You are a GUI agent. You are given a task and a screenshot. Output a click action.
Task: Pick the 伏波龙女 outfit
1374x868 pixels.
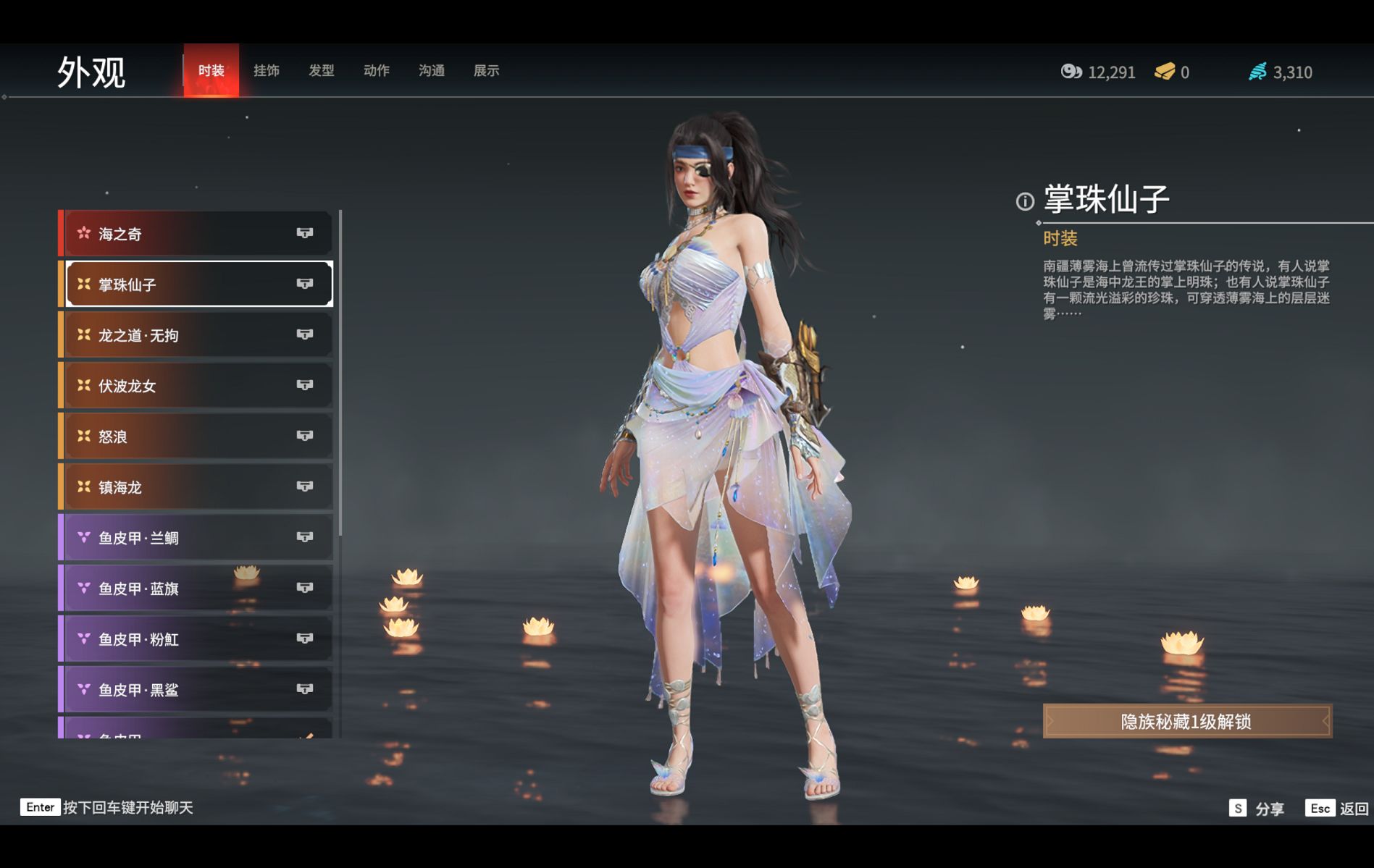(197, 386)
